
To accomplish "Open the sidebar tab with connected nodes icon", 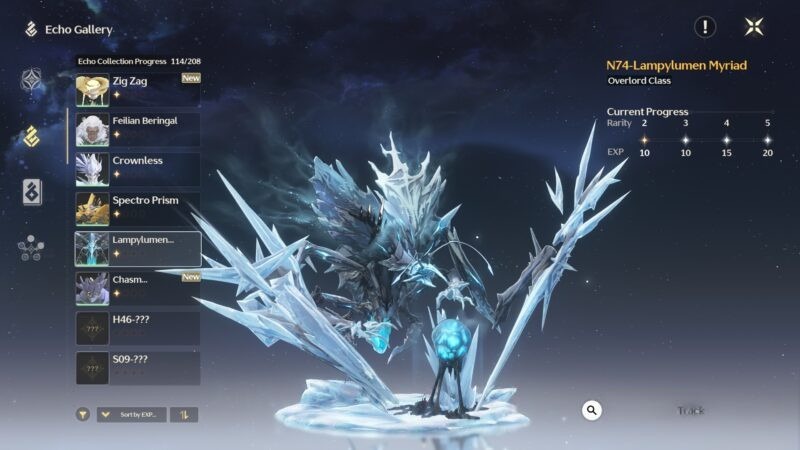I will [x=31, y=248].
